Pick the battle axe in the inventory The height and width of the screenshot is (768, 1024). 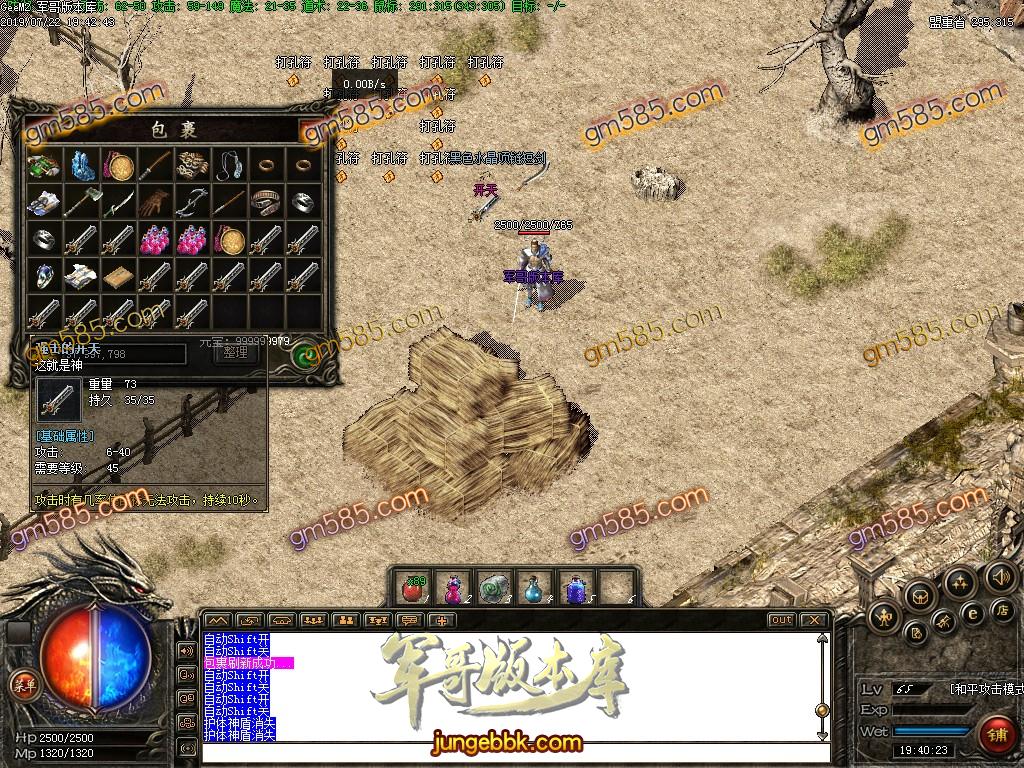81,203
